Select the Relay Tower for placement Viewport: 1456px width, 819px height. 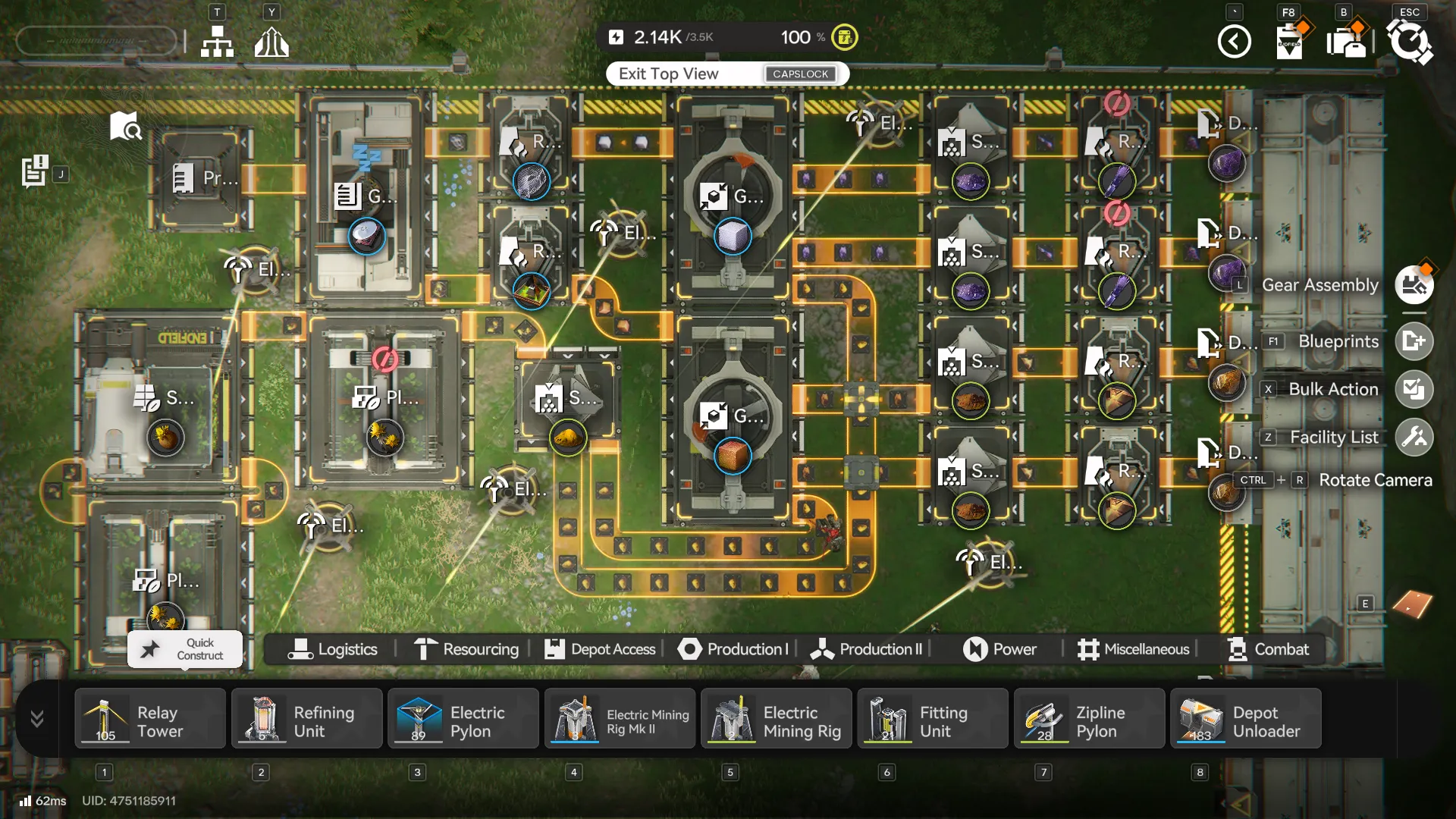(x=149, y=718)
